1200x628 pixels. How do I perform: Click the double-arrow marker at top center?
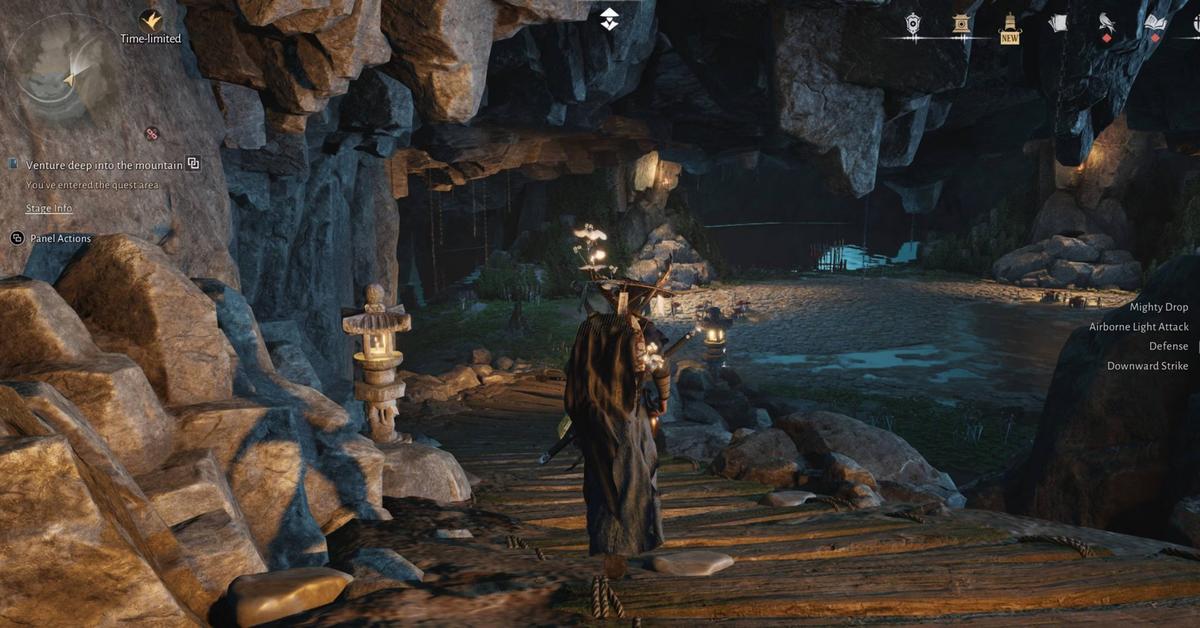click(x=609, y=19)
